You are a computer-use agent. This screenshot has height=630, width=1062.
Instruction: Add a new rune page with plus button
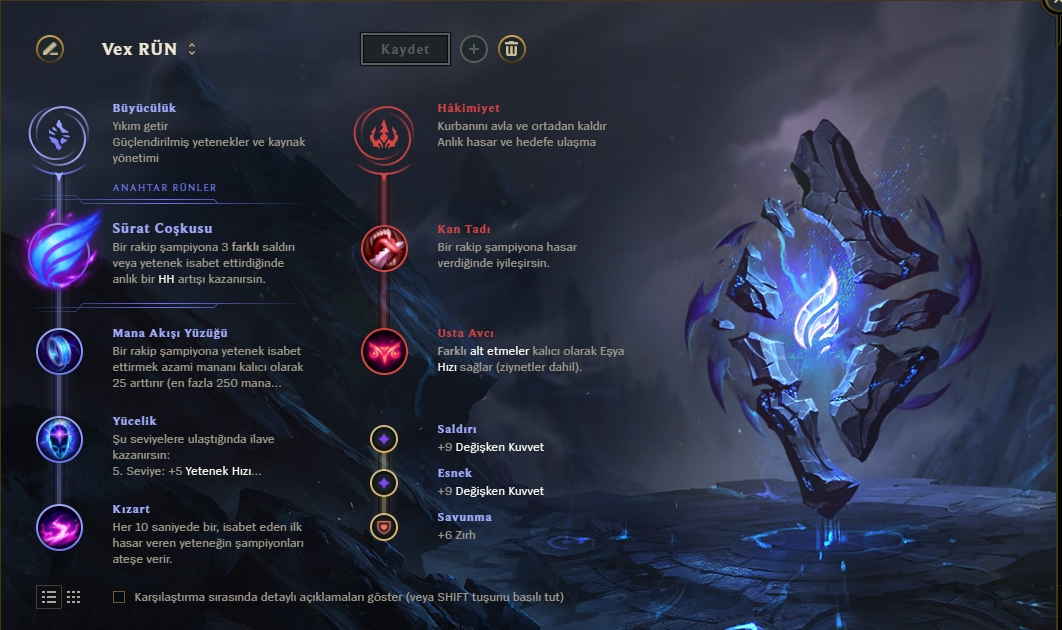point(474,49)
